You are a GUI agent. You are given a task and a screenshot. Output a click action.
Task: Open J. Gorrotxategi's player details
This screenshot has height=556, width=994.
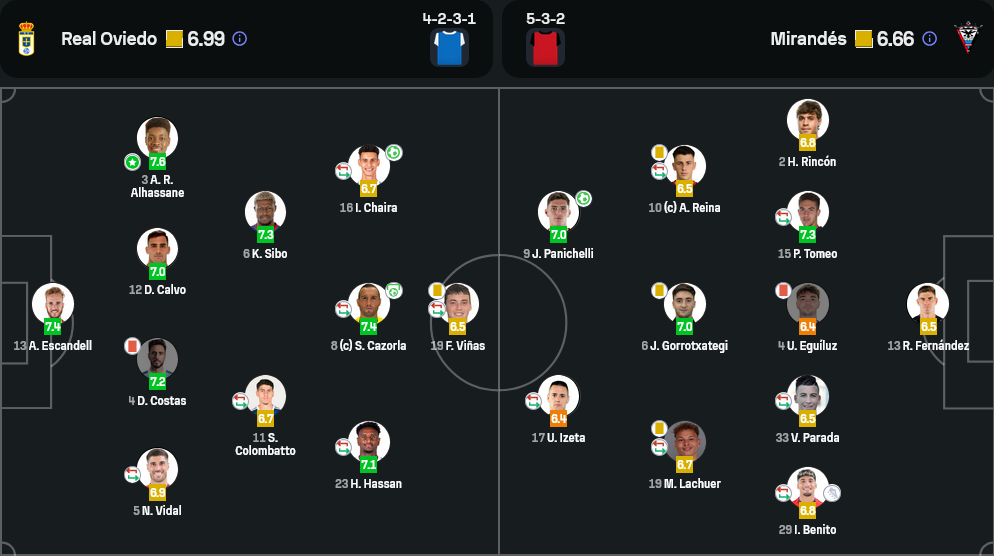(684, 305)
